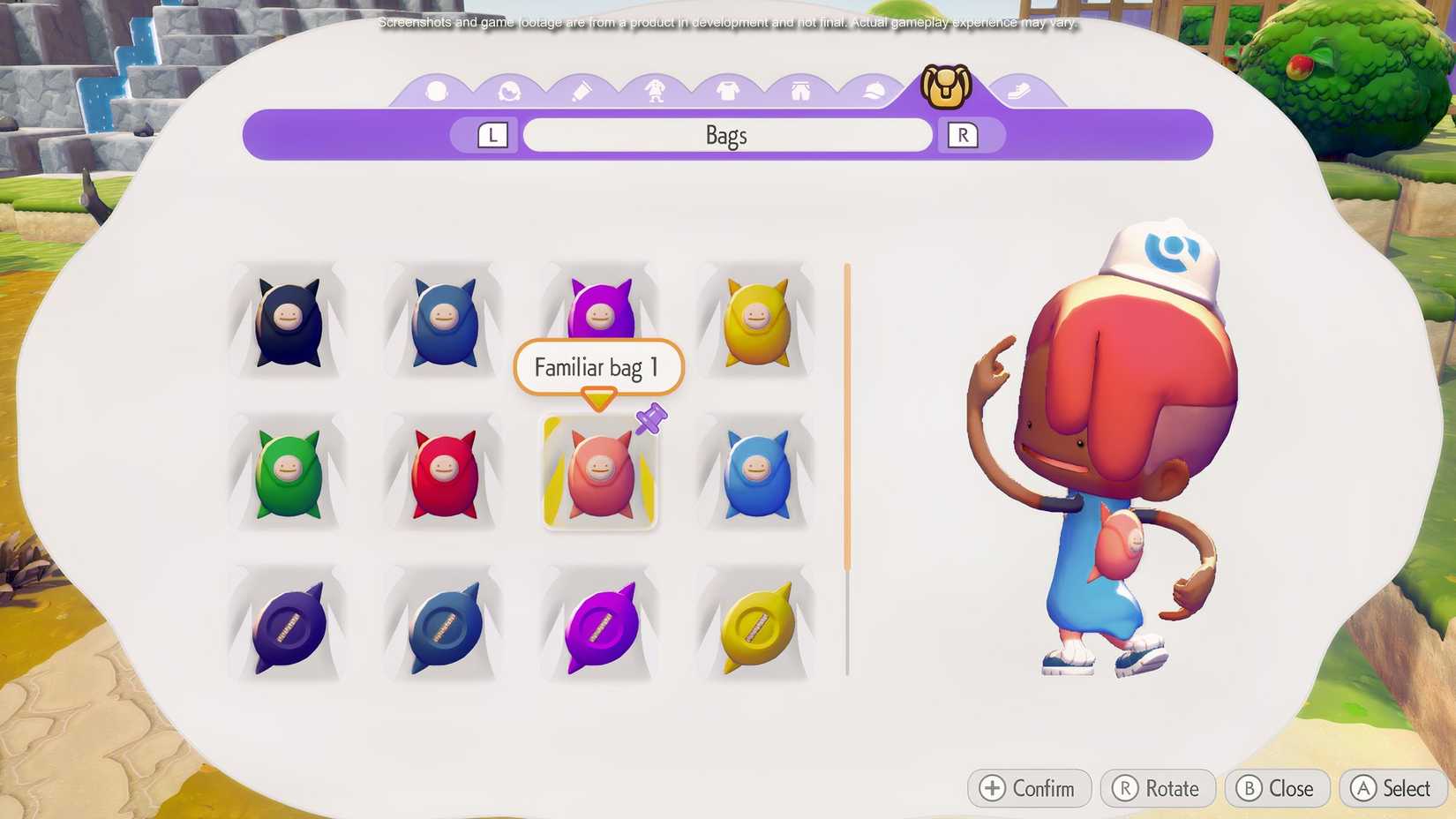Click the Rotate button

tap(1158, 788)
